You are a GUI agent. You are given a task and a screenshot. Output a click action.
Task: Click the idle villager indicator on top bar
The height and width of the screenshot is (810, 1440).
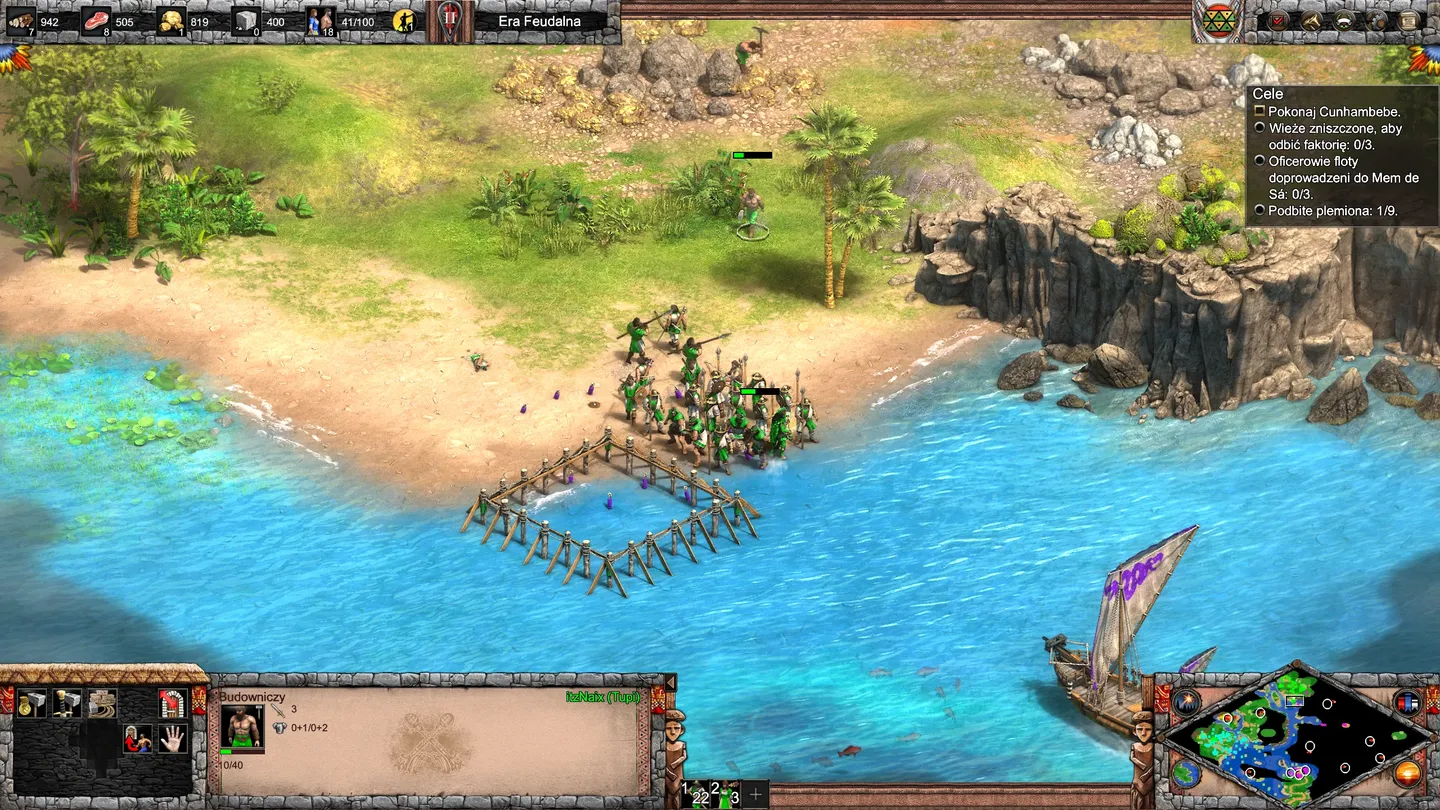[403, 19]
